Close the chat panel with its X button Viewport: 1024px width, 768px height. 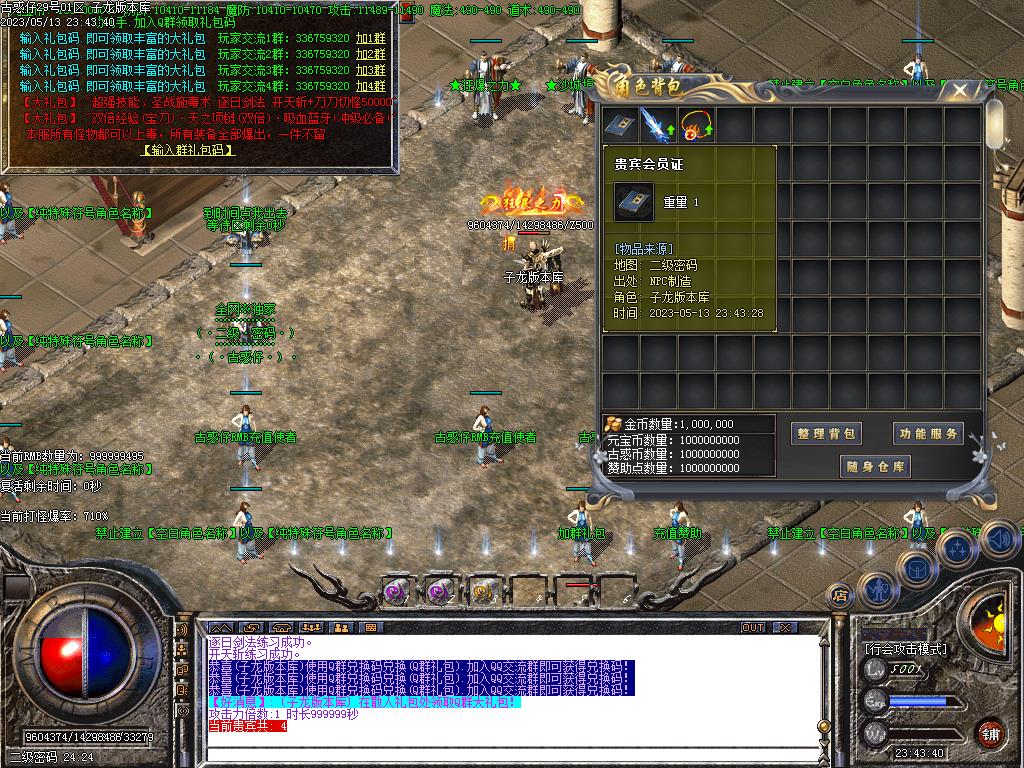[785, 628]
